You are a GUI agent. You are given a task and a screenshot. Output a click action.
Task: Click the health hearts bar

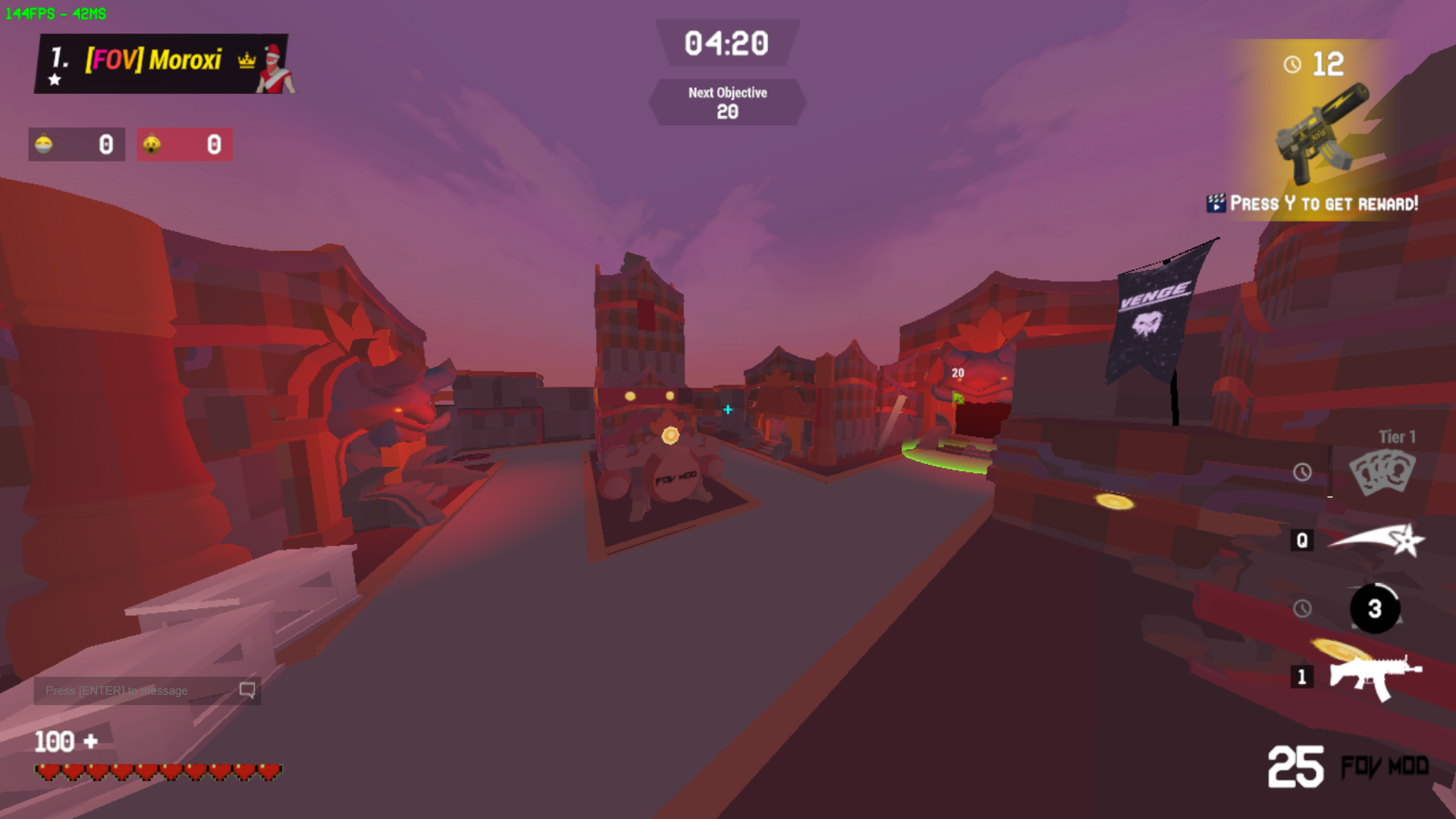click(157, 771)
